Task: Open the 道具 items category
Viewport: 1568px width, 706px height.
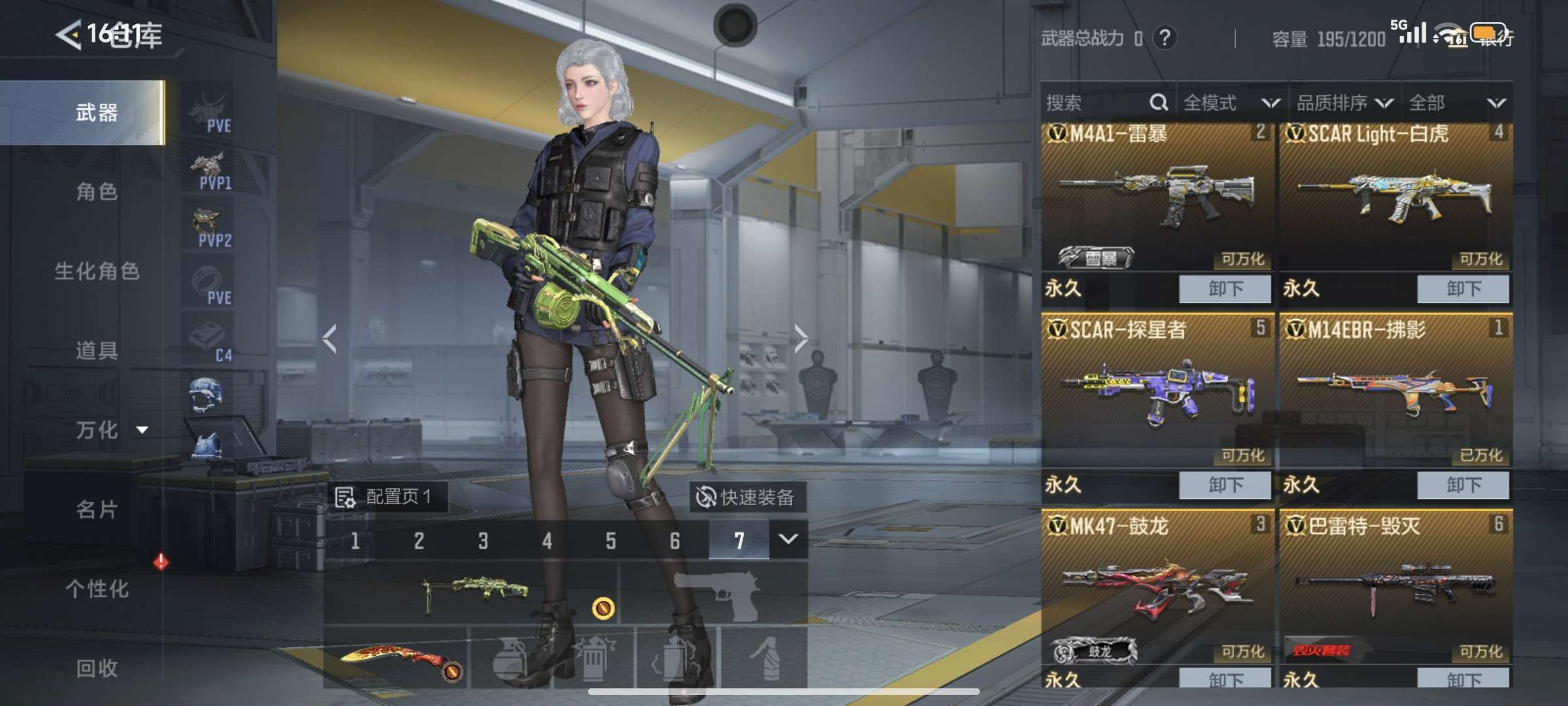Action: pos(96,350)
